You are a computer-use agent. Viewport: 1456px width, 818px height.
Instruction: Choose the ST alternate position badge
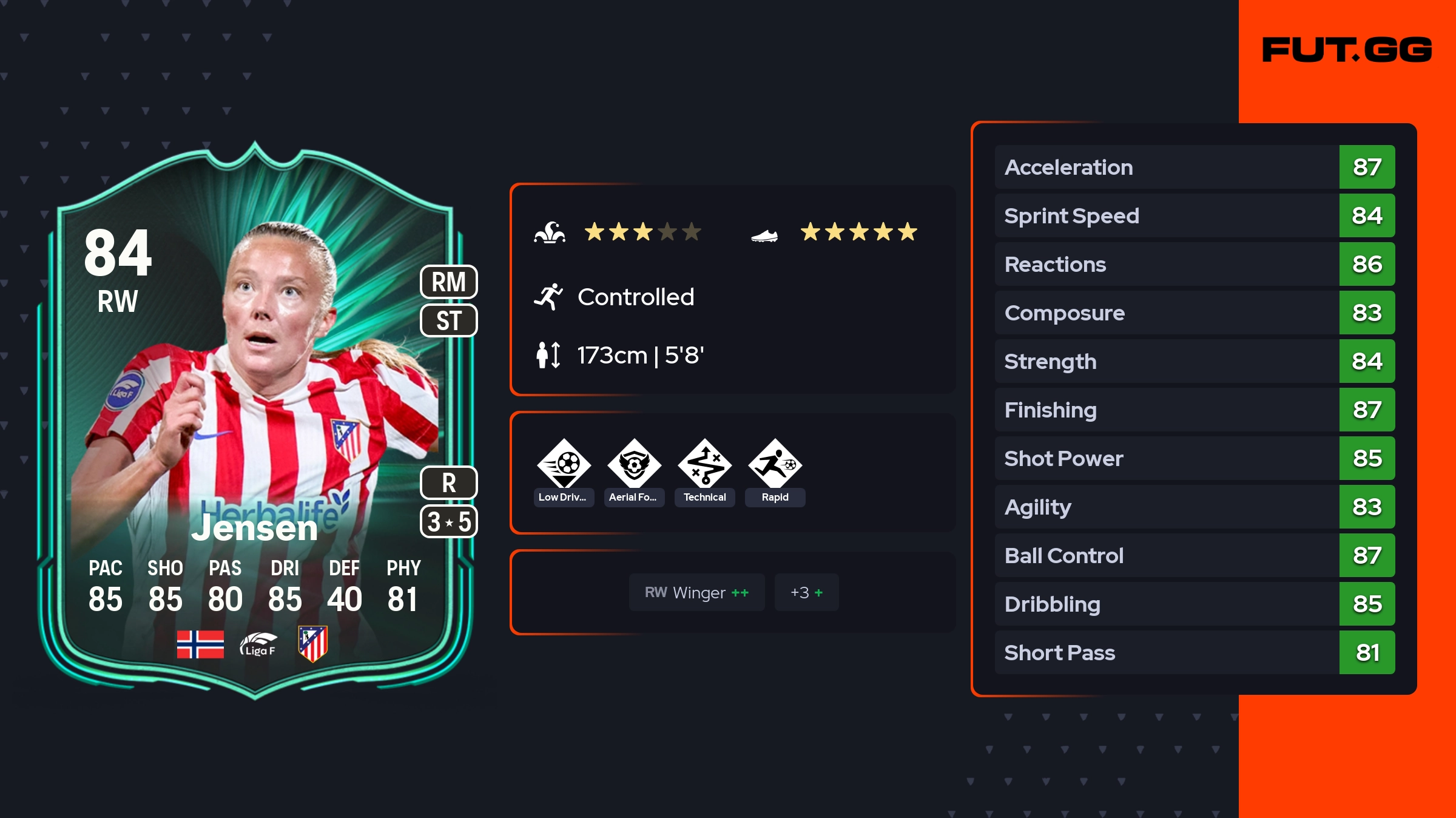pos(449,320)
